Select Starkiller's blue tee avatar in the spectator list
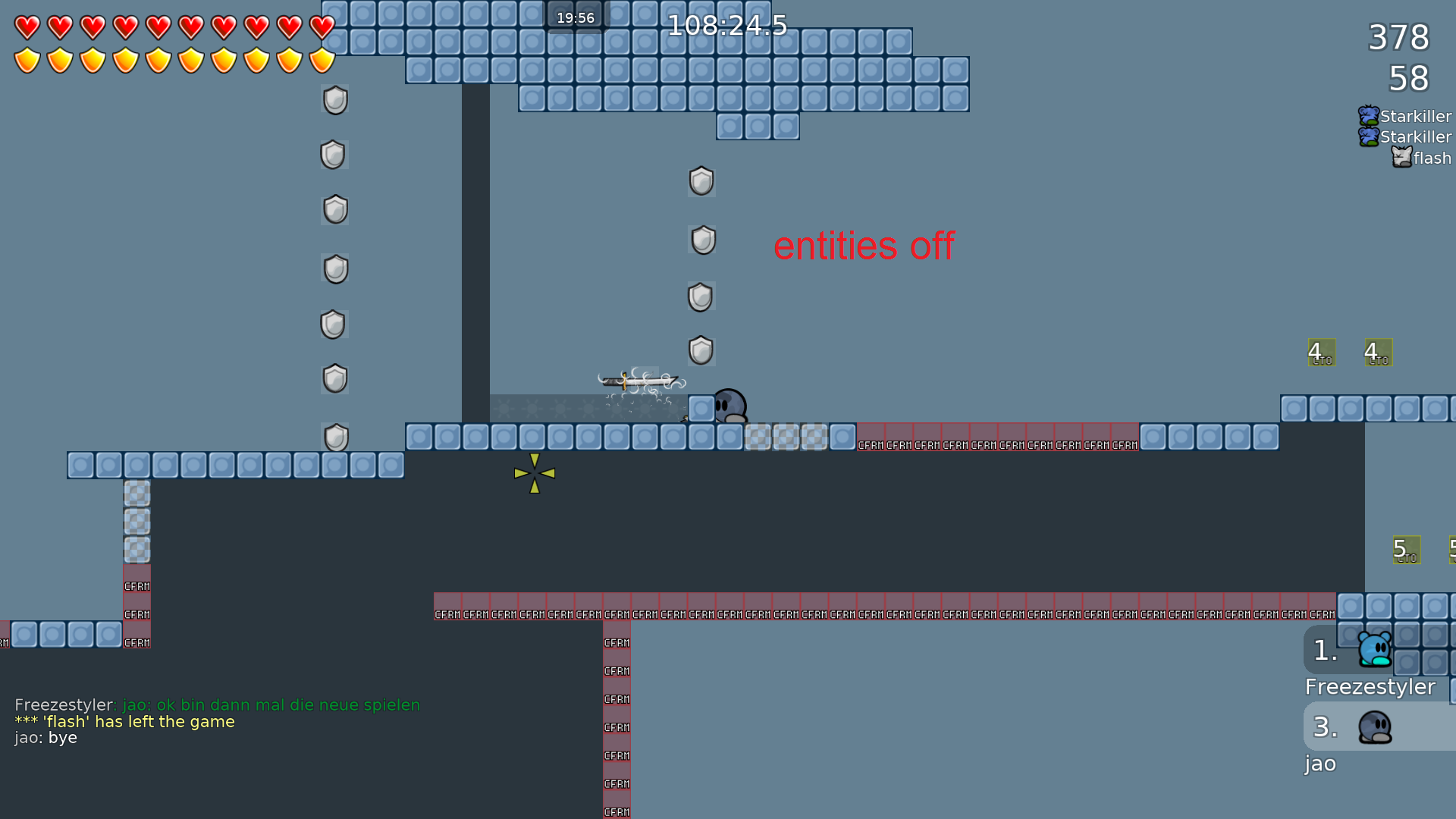Image resolution: width=1456 pixels, height=819 pixels. pos(1367,115)
